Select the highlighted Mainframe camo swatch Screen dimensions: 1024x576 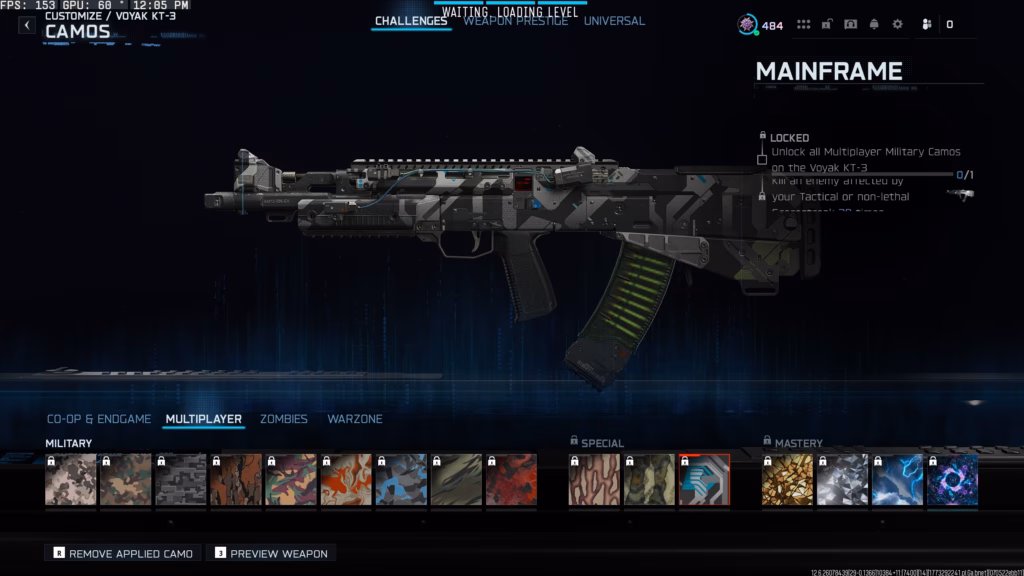(704, 480)
